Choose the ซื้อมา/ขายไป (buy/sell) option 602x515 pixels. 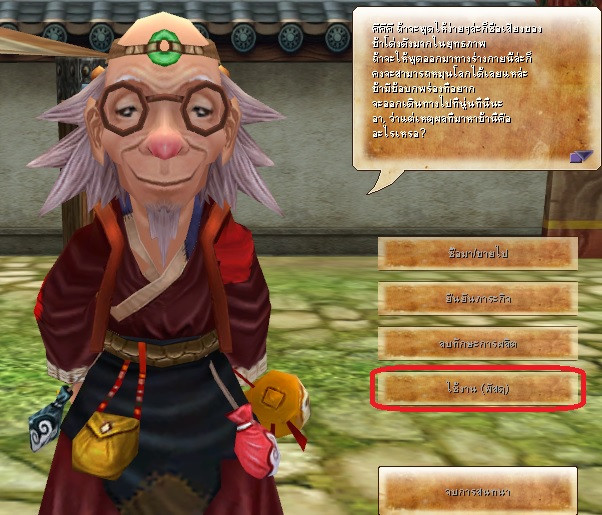(479, 253)
